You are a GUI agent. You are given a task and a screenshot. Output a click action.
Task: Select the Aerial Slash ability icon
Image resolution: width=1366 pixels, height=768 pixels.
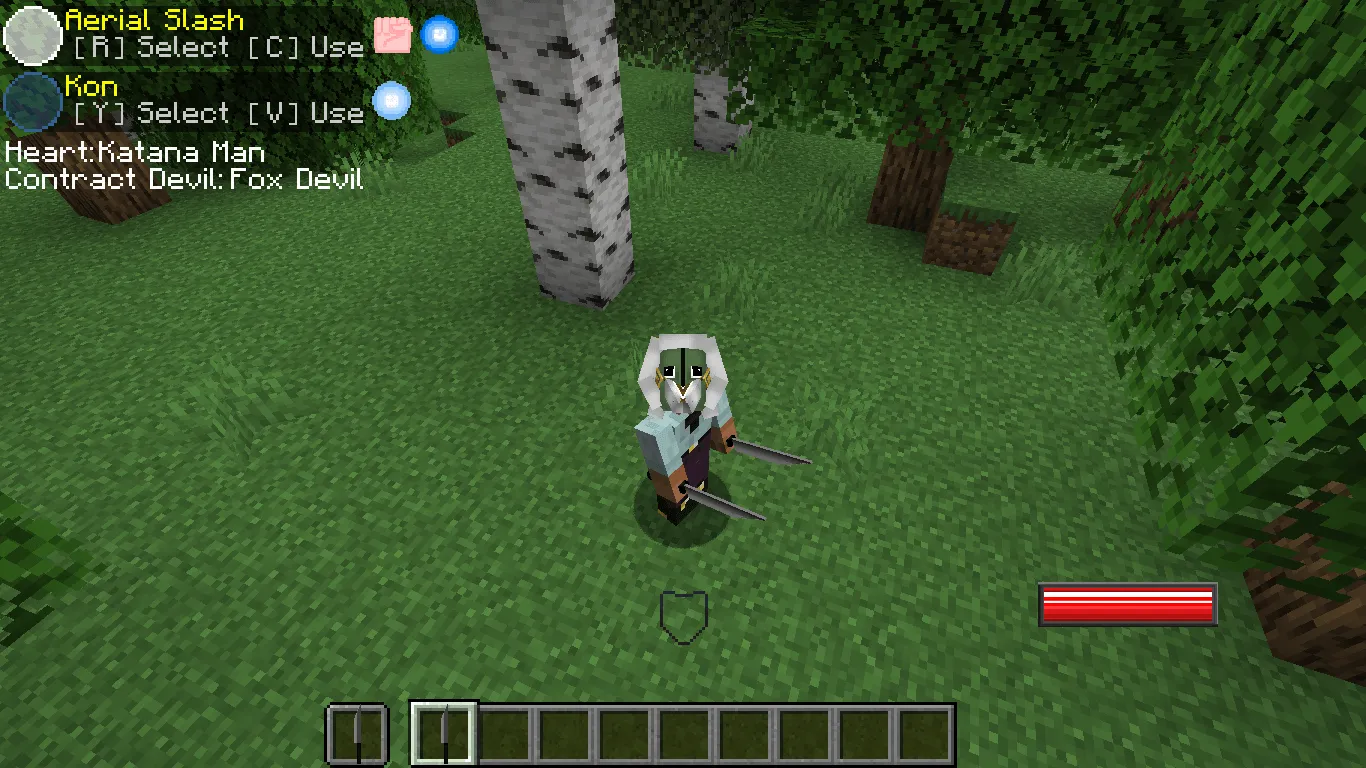coord(31,34)
